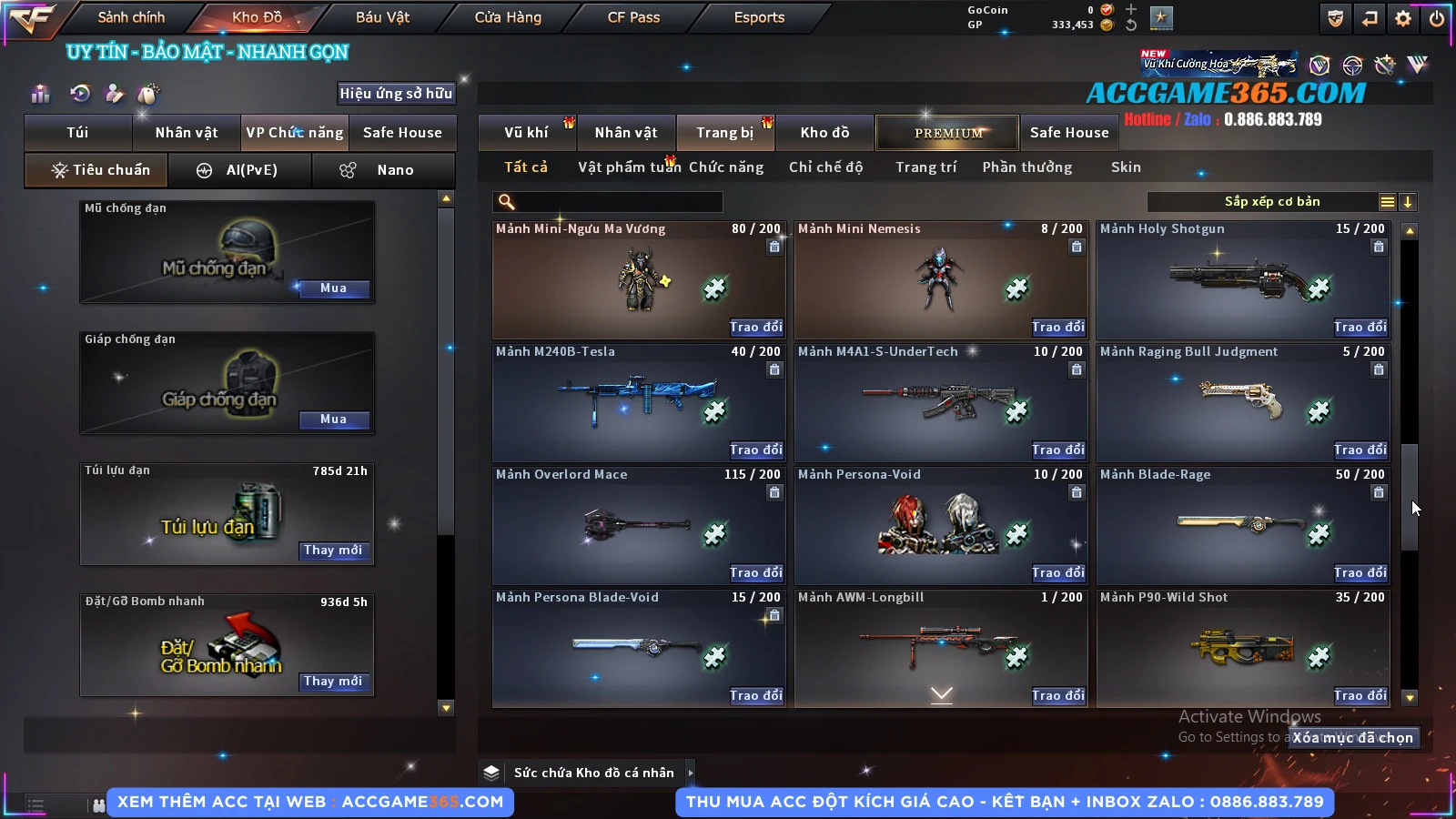Click Xóa mục đã chọn delete button
The height and width of the screenshot is (819, 1456).
(1353, 738)
